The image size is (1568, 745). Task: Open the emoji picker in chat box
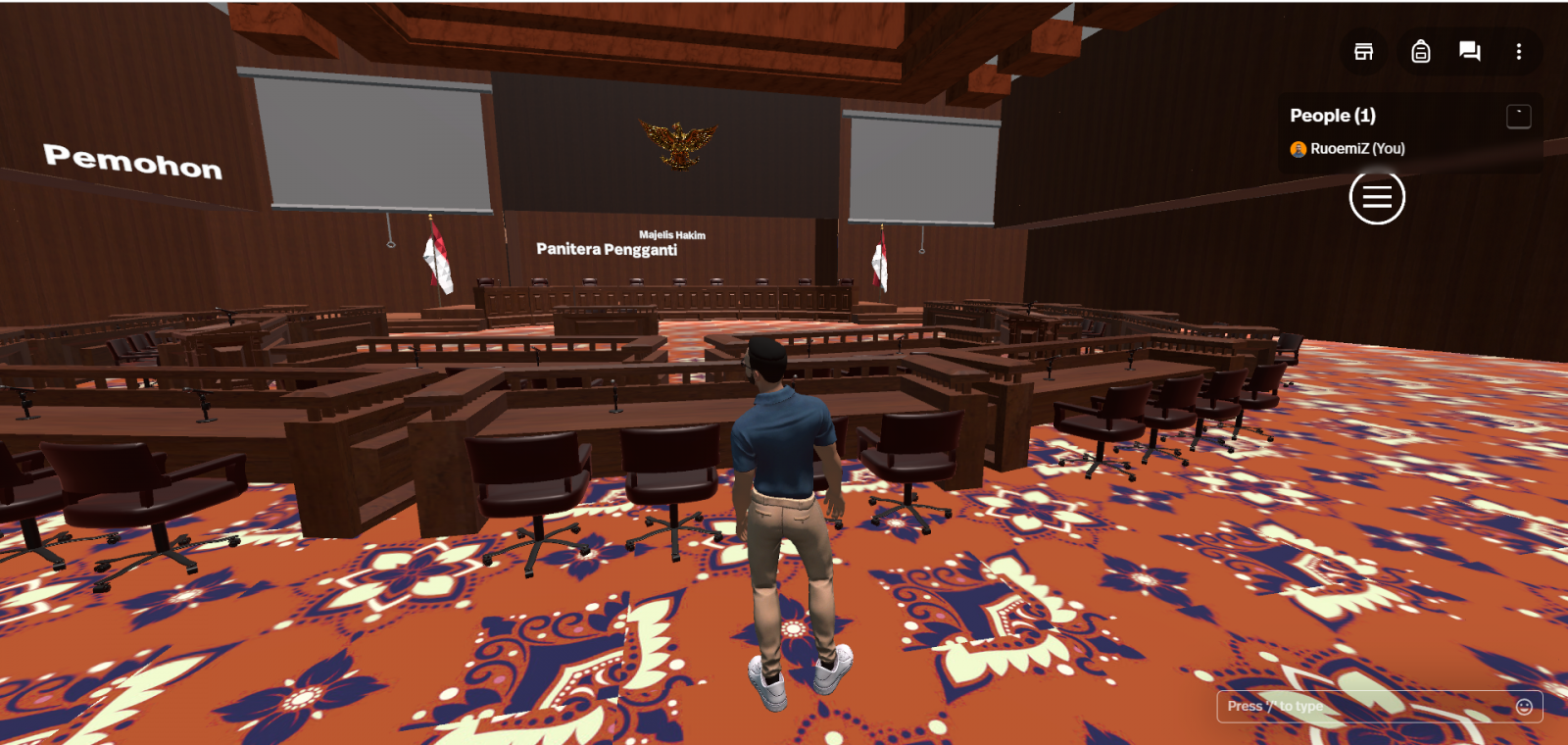[1524, 707]
